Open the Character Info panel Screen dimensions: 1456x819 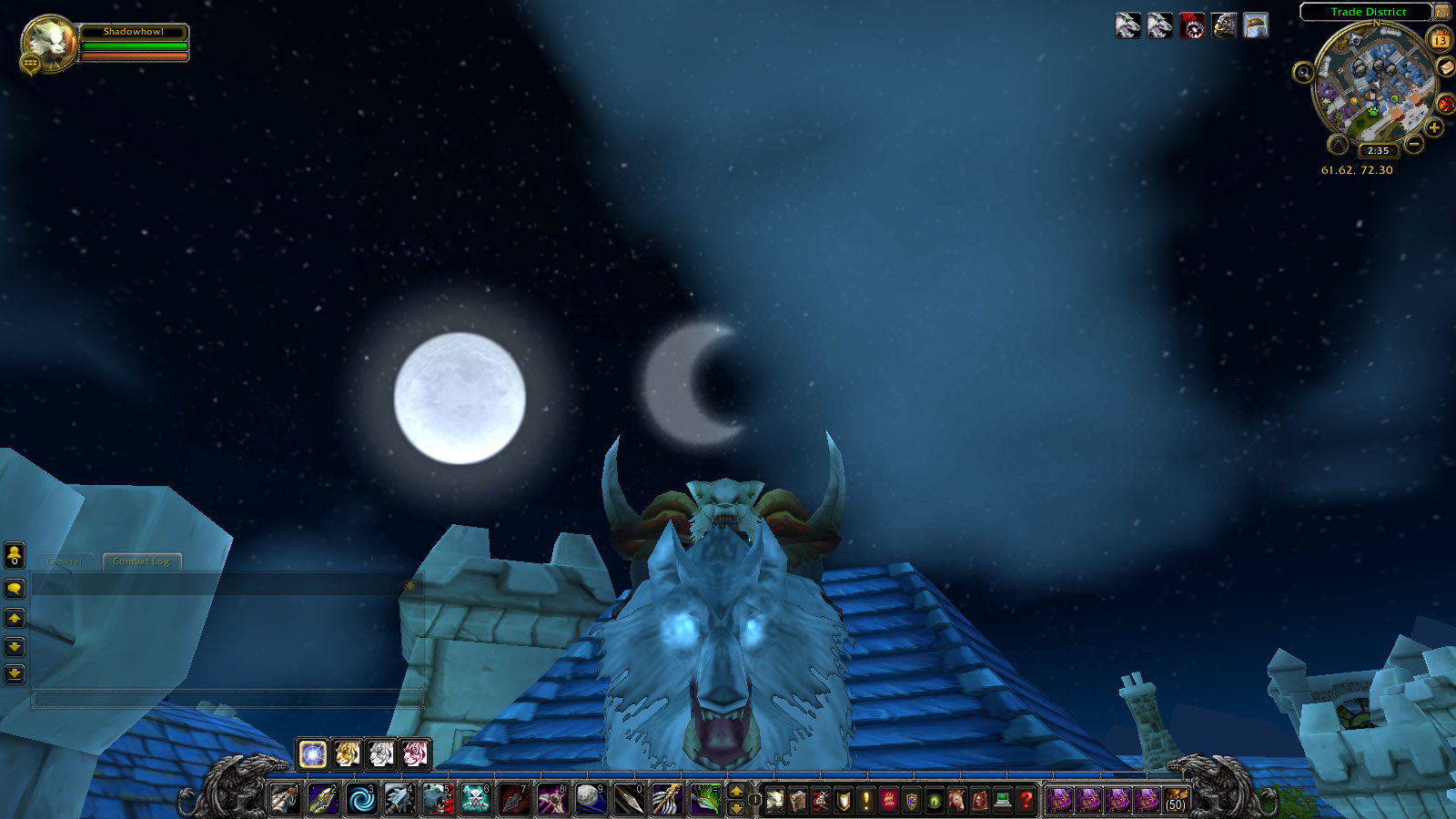(x=773, y=799)
